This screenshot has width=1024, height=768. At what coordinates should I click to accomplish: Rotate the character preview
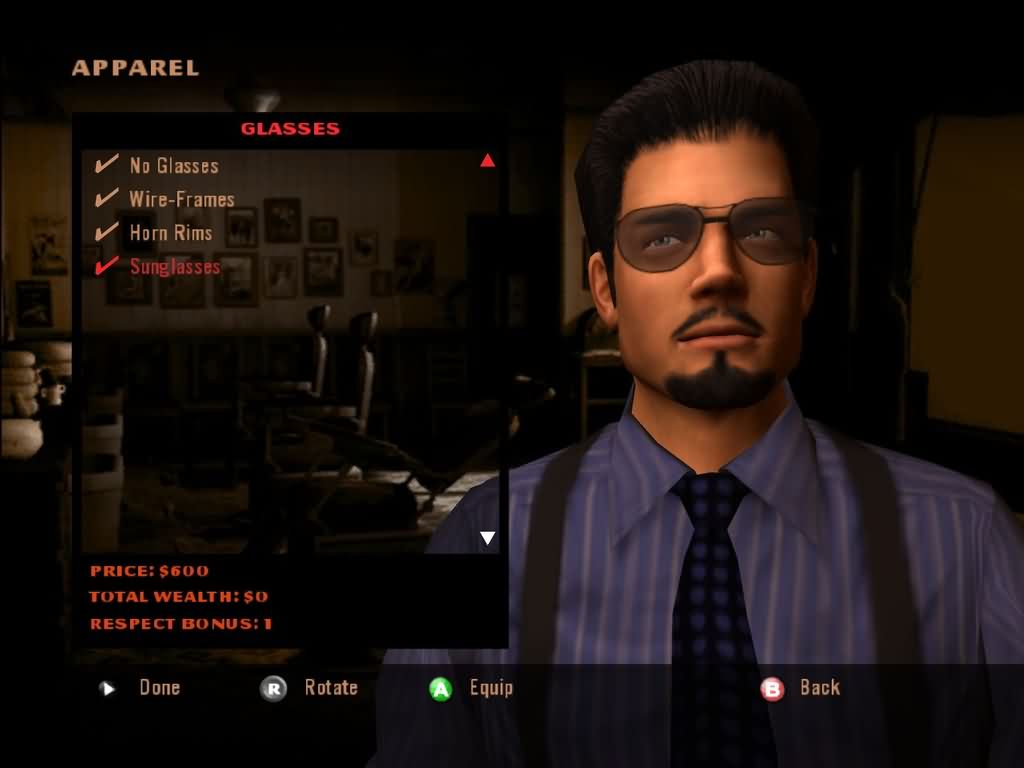click(x=312, y=688)
